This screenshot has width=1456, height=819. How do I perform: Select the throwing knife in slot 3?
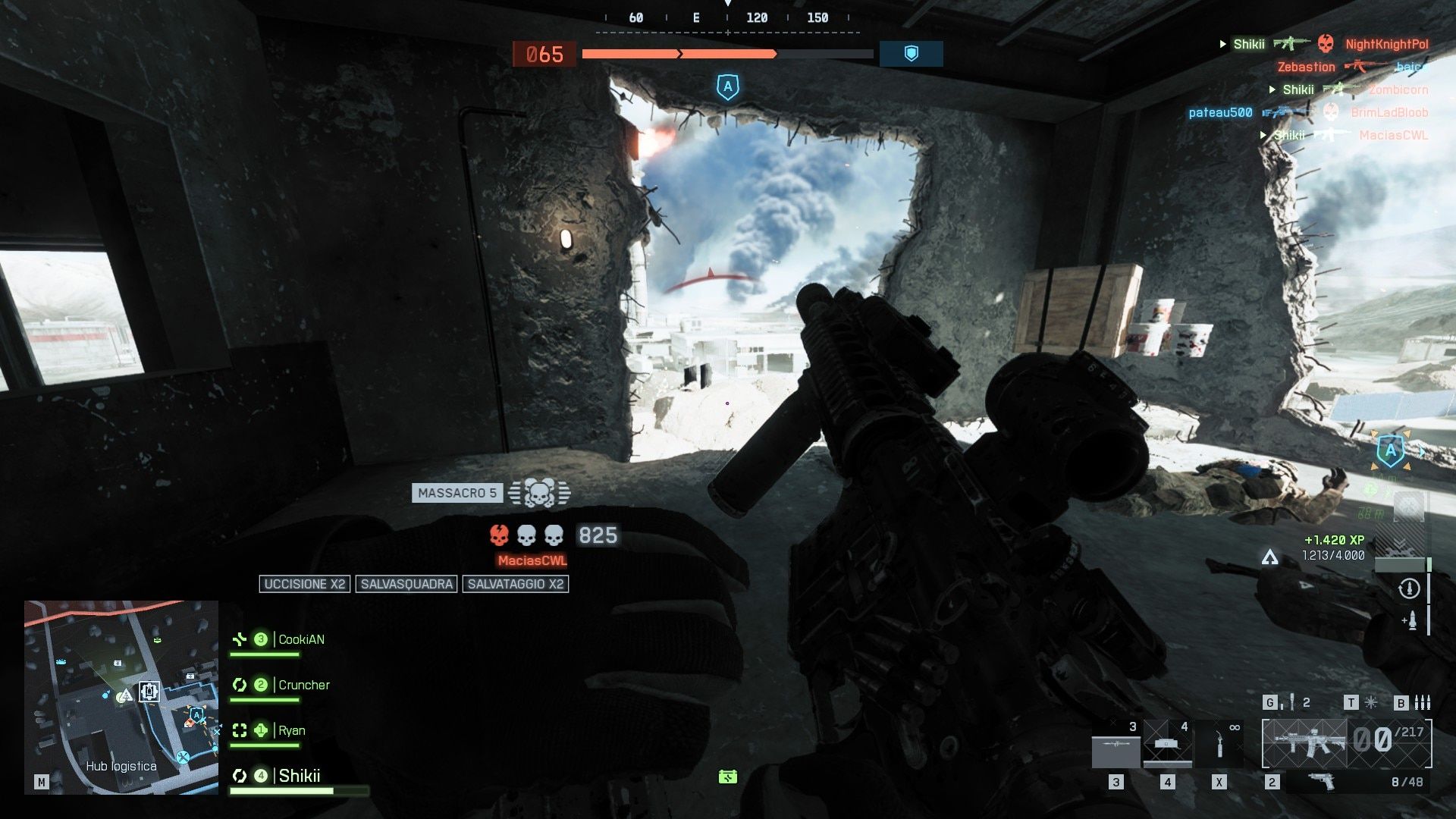(x=1117, y=744)
